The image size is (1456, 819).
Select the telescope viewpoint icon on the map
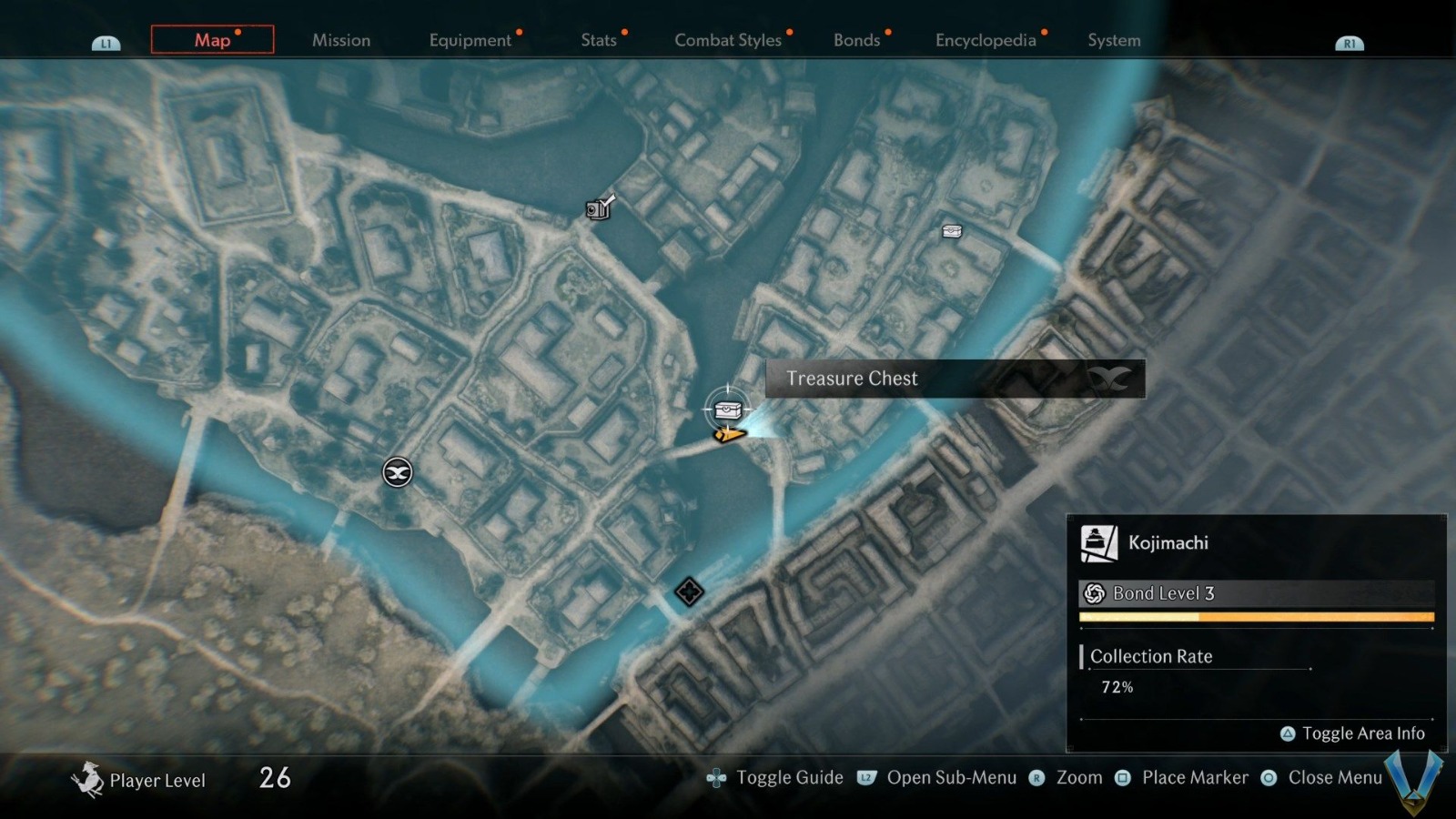point(600,208)
